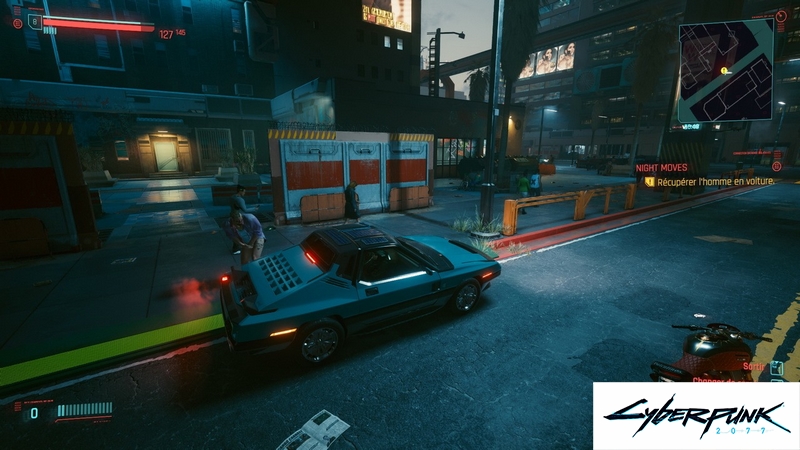
Task: Click the Cyberpunk 2077 logo overlay
Action: [x=695, y=415]
